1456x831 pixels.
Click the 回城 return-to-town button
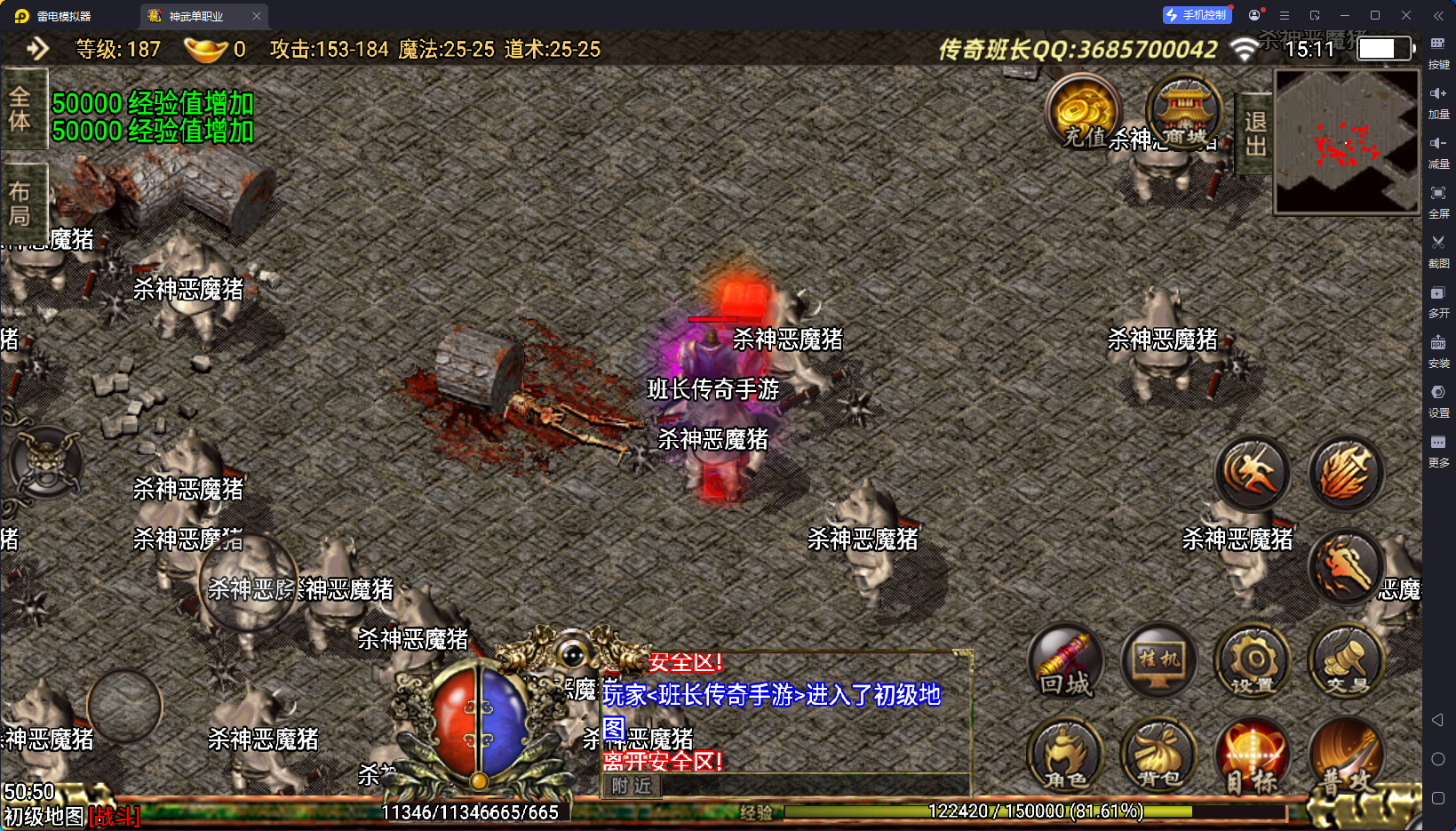1065,662
